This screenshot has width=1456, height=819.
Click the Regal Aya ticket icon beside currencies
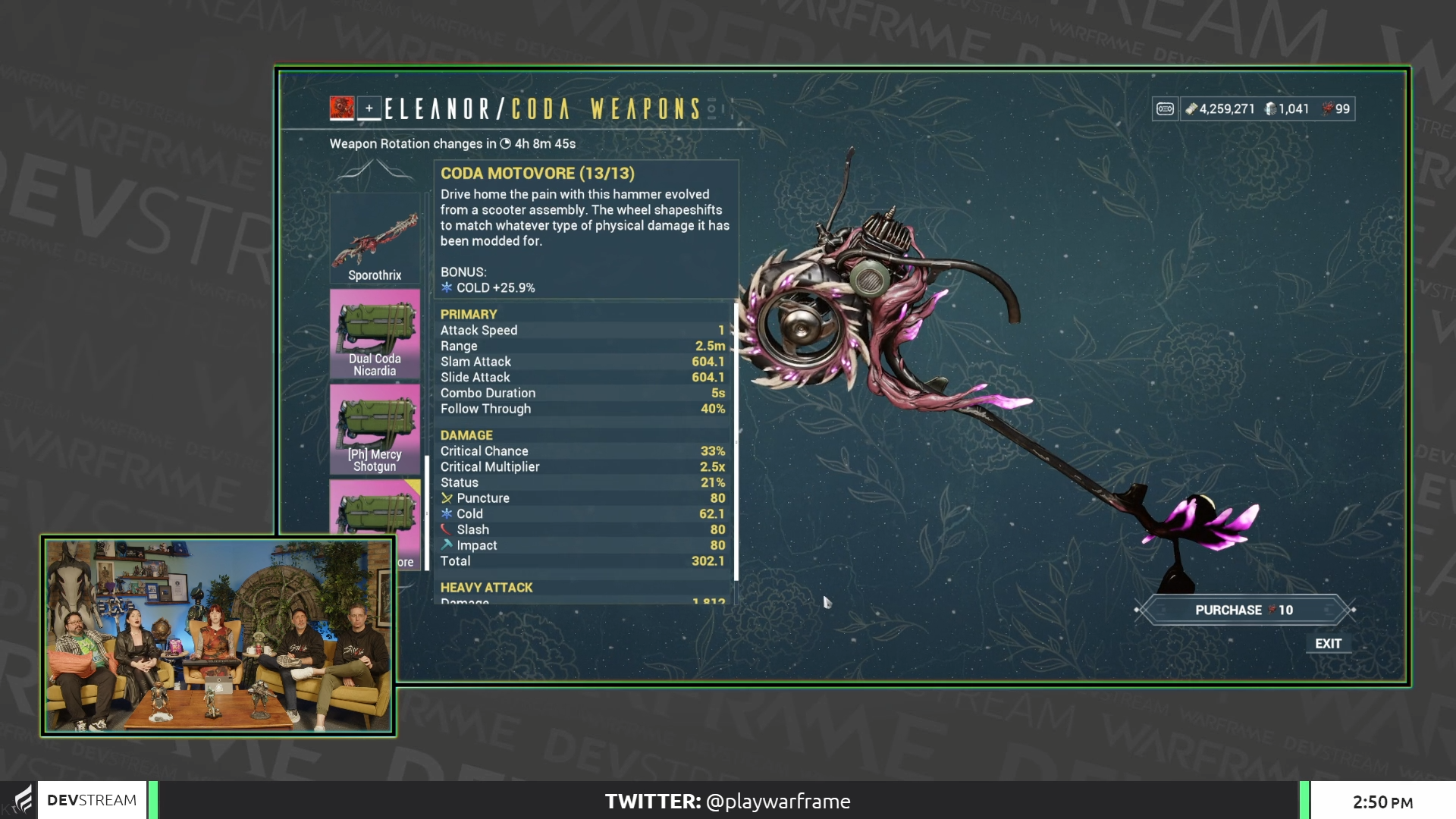coord(1166,109)
